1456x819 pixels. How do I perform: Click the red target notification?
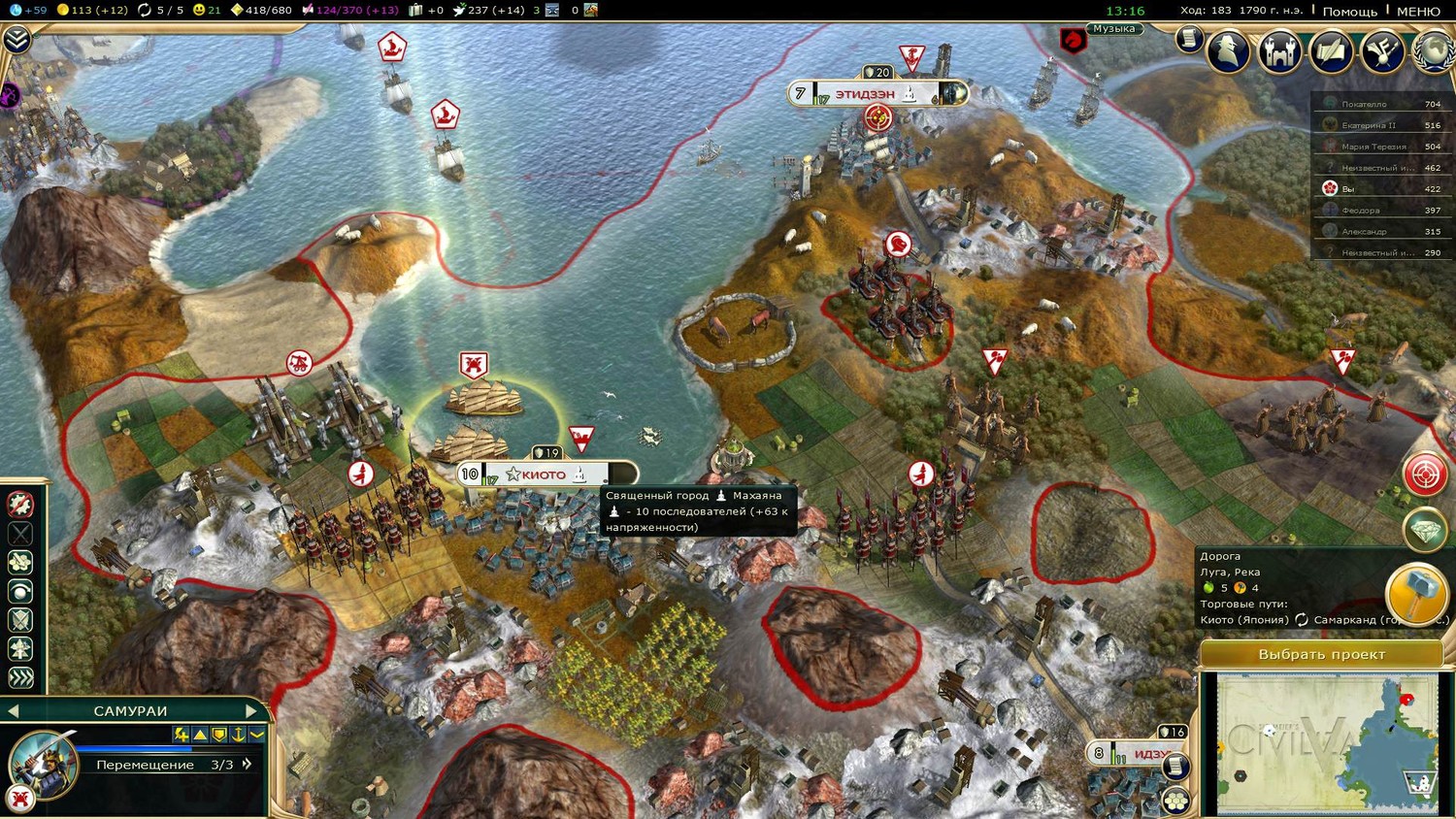[1425, 475]
